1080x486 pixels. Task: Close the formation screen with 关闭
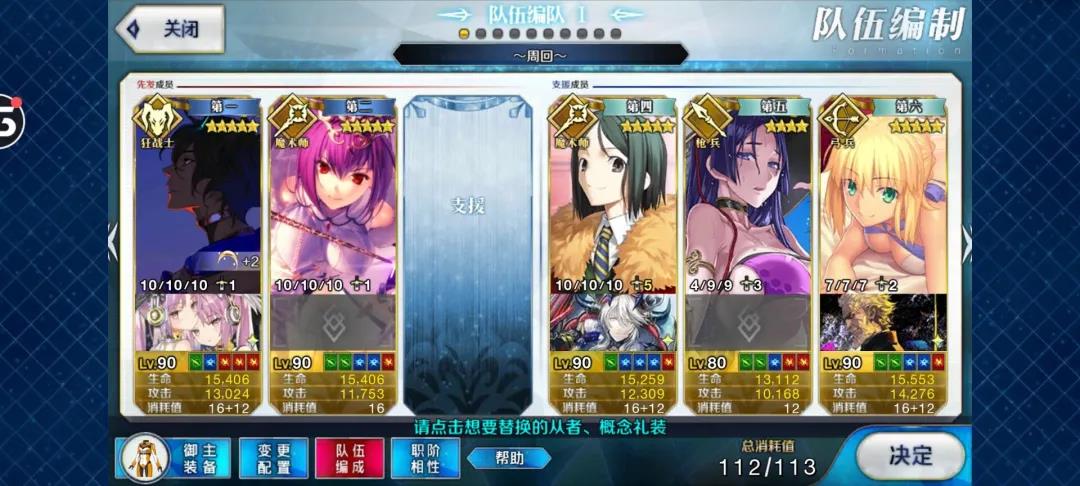pos(170,29)
